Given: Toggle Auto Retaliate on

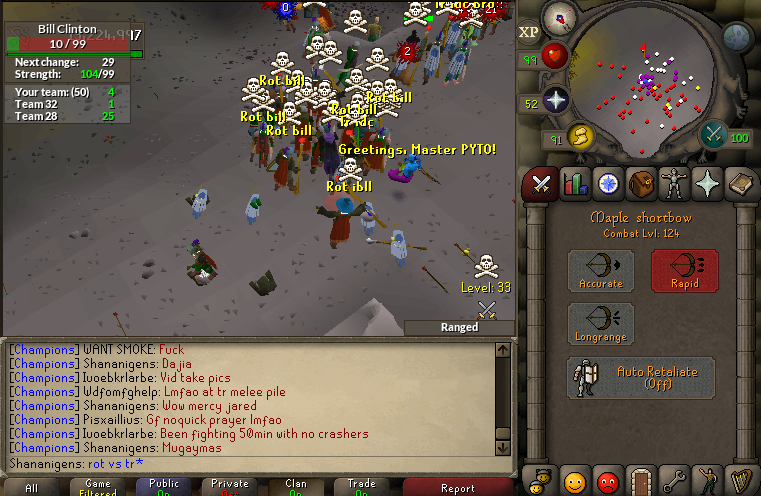Looking at the screenshot, I should (x=641, y=378).
